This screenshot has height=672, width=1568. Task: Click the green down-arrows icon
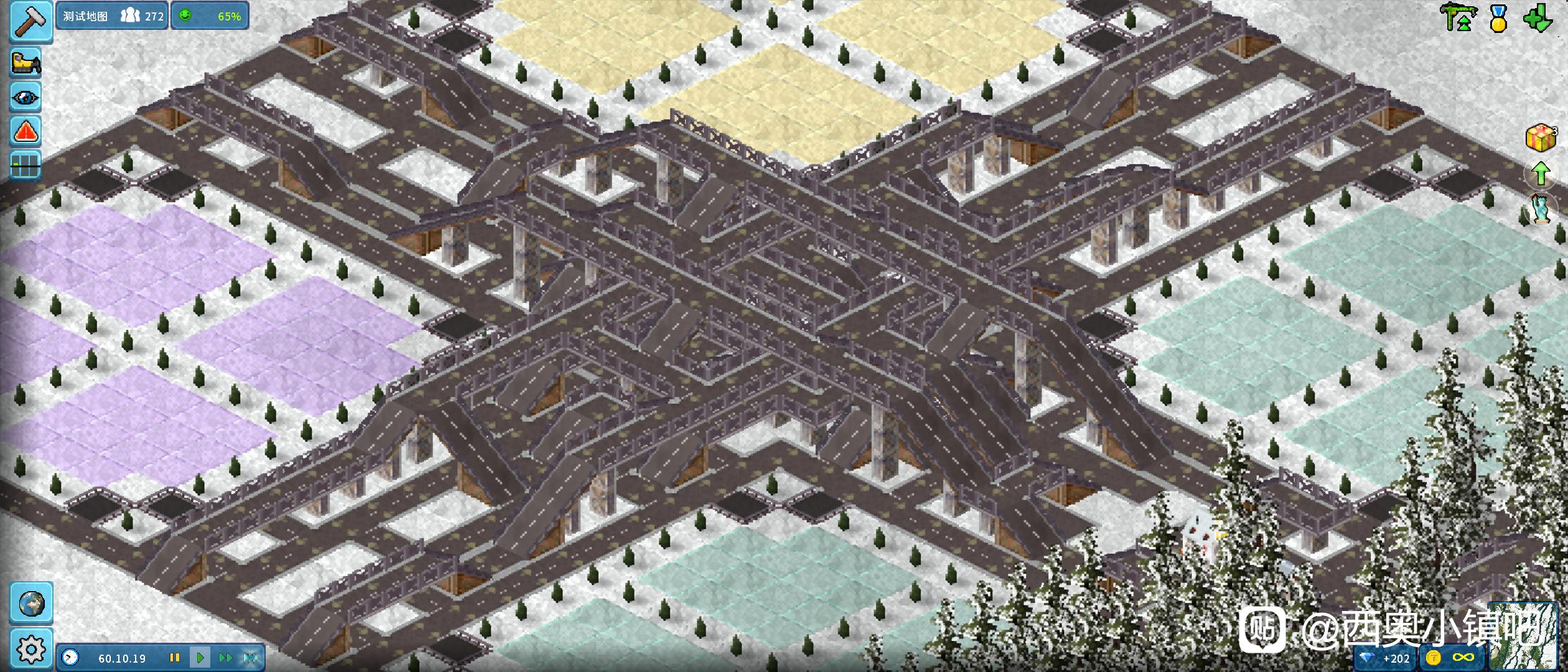point(1537,19)
